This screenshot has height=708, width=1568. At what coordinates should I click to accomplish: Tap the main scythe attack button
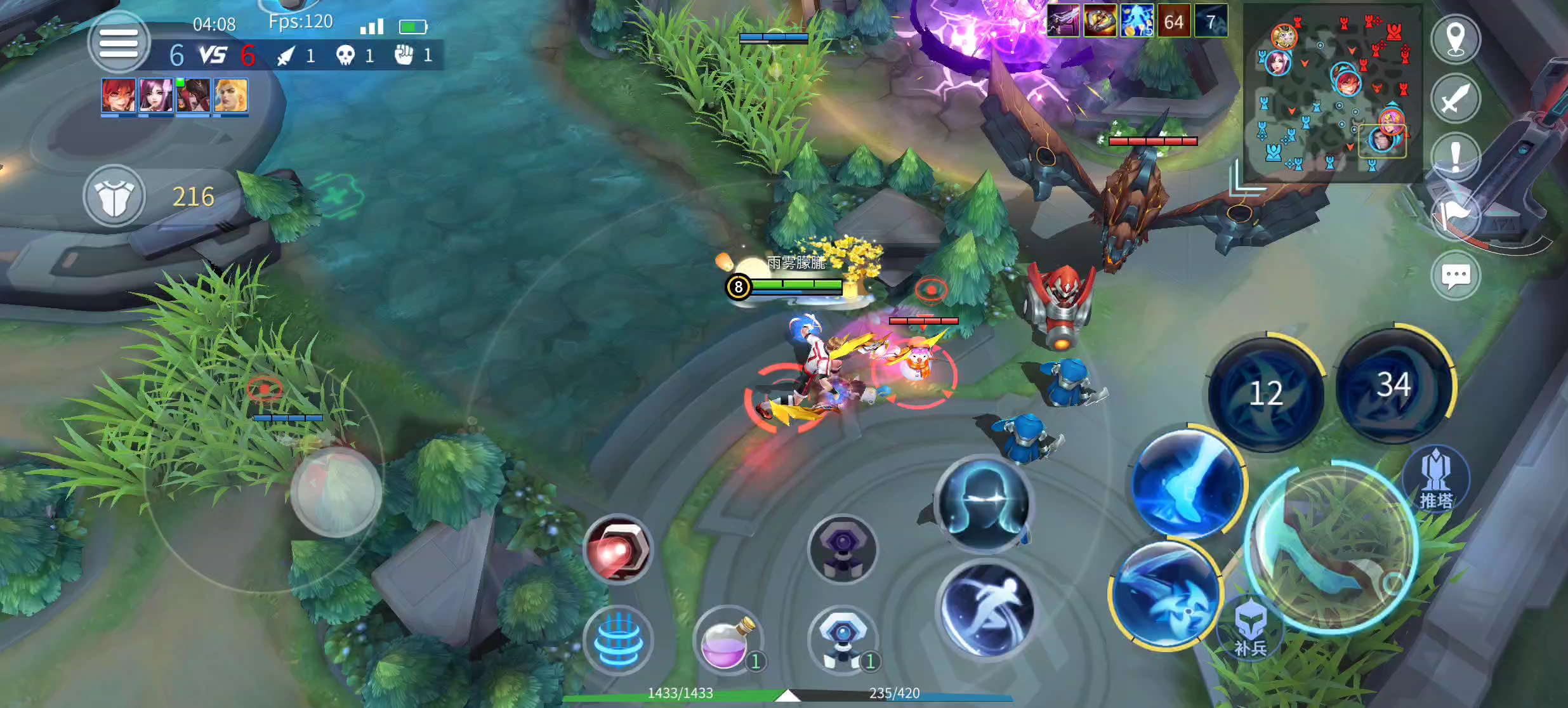[x=1331, y=548]
